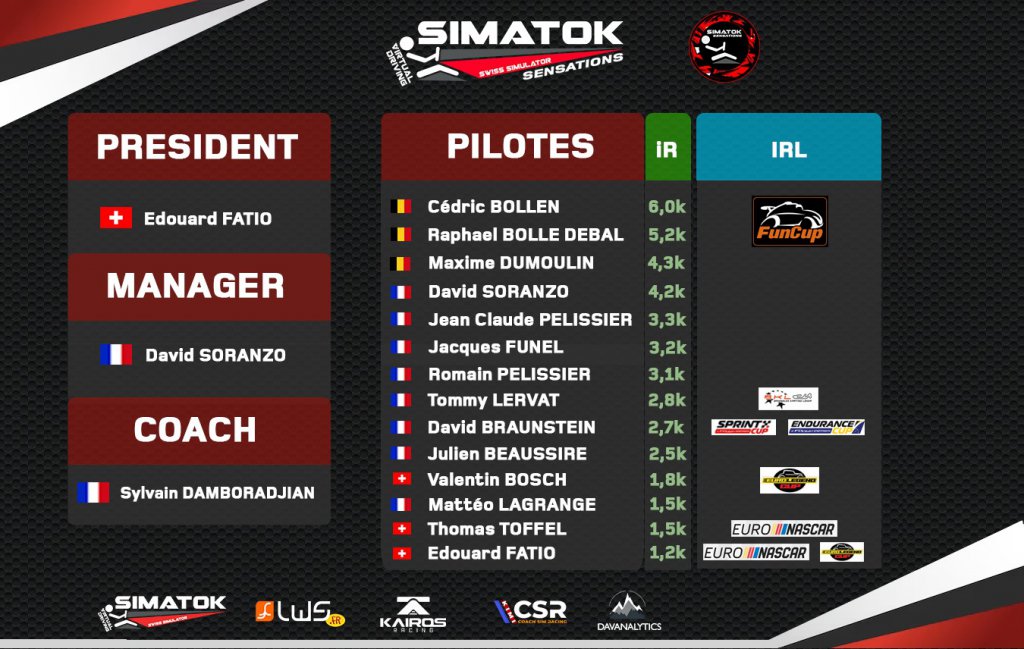Viewport: 1024px width, 649px height.
Task: Click the blue IRL column header
Action: coord(788,149)
